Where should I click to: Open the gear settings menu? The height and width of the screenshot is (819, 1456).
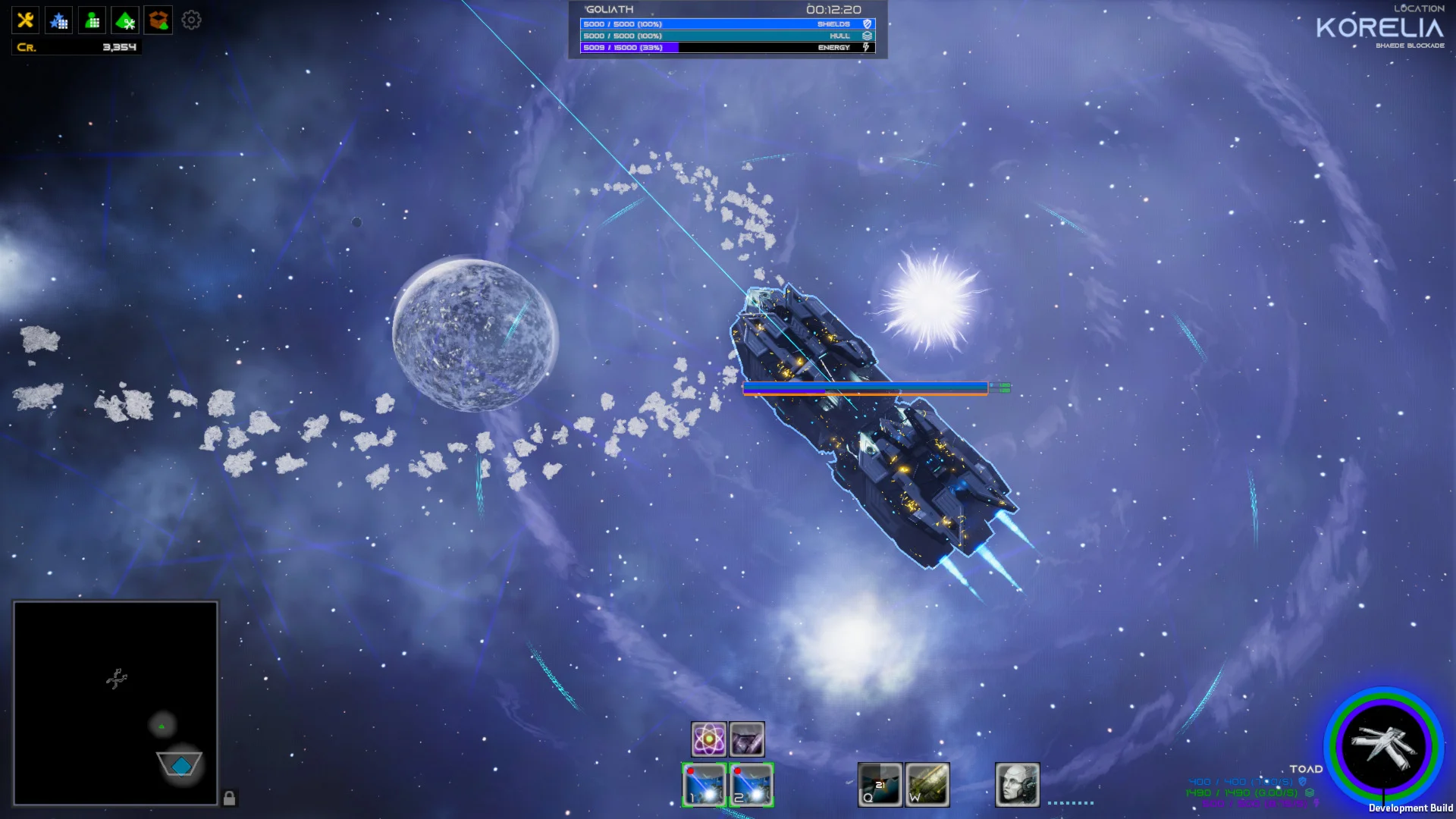(191, 20)
